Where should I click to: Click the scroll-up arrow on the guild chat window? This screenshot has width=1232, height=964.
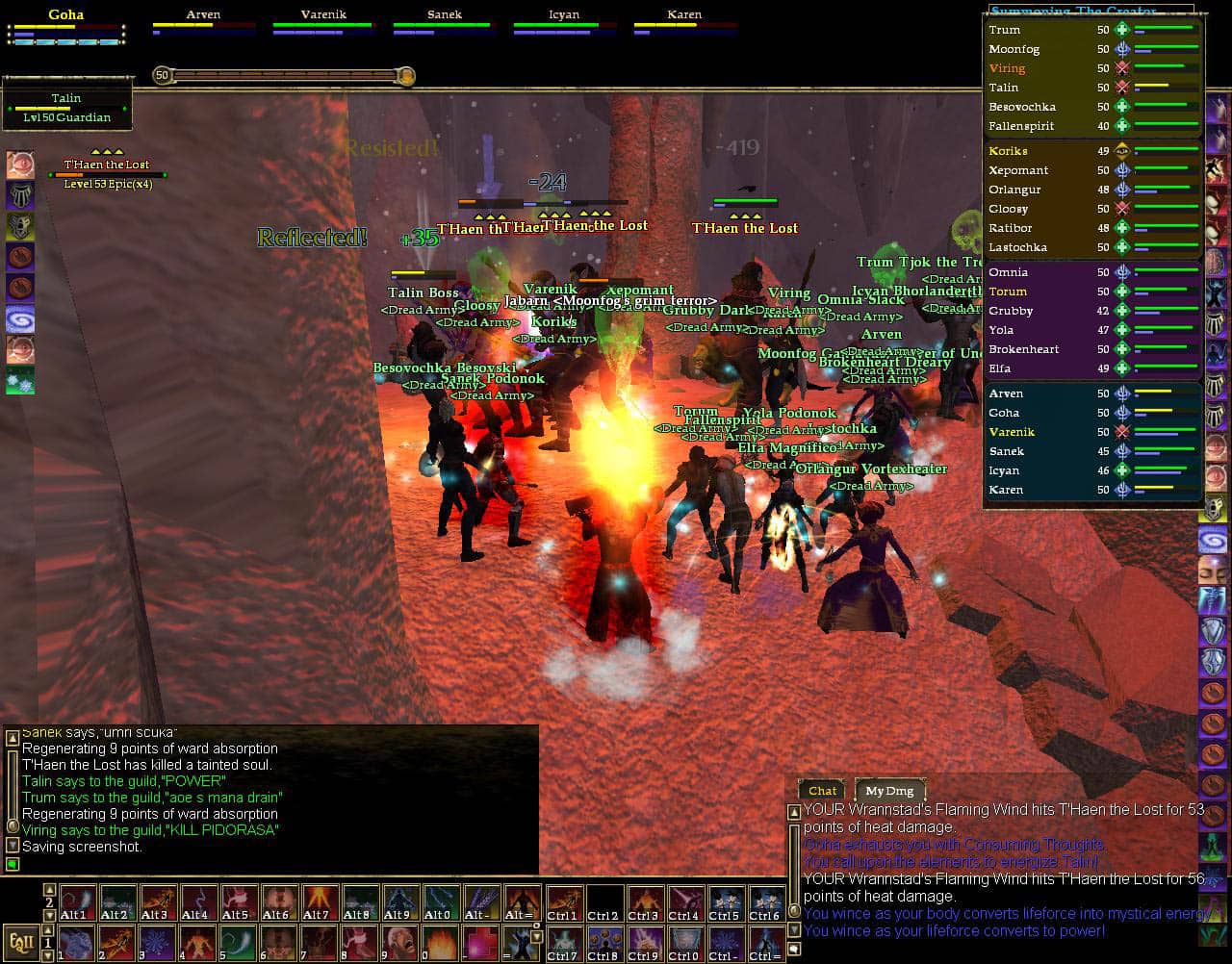click(12, 739)
